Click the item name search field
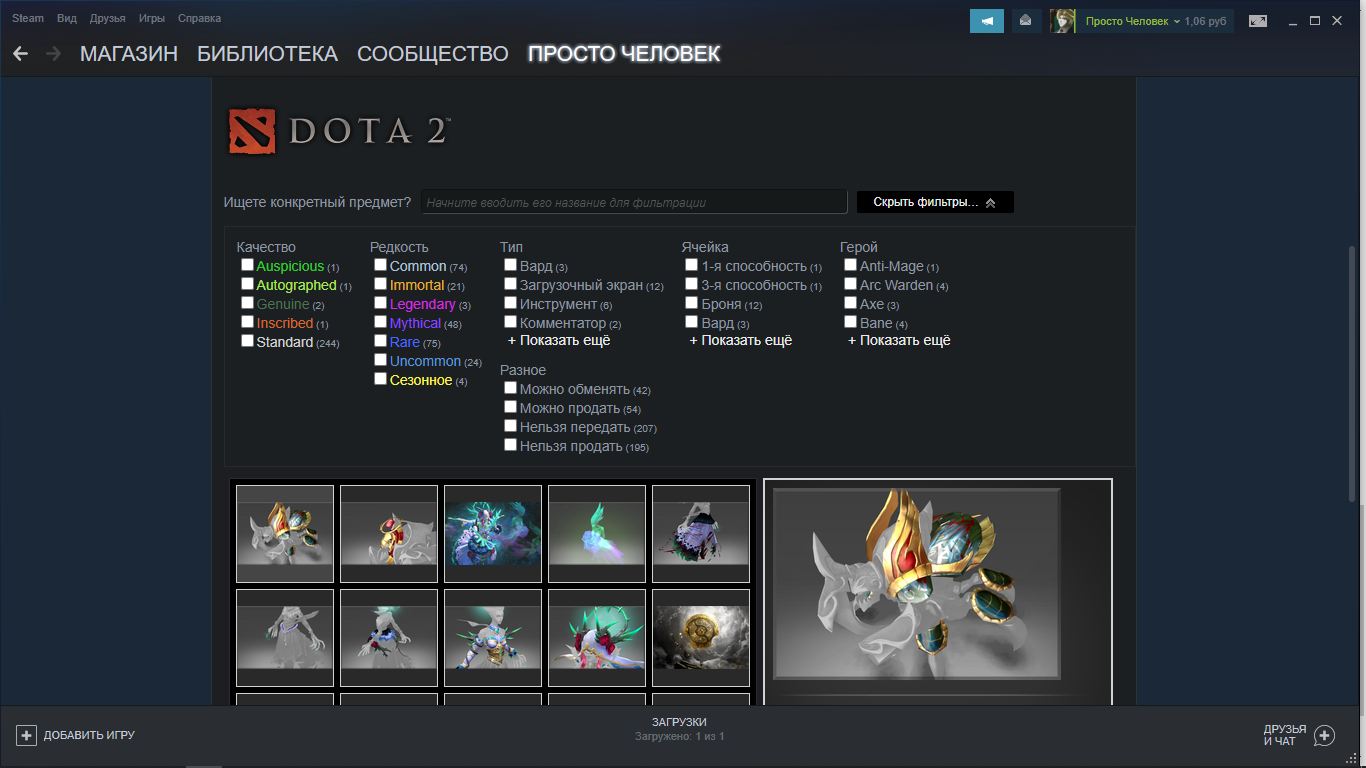Image resolution: width=1366 pixels, height=768 pixels. [x=636, y=201]
